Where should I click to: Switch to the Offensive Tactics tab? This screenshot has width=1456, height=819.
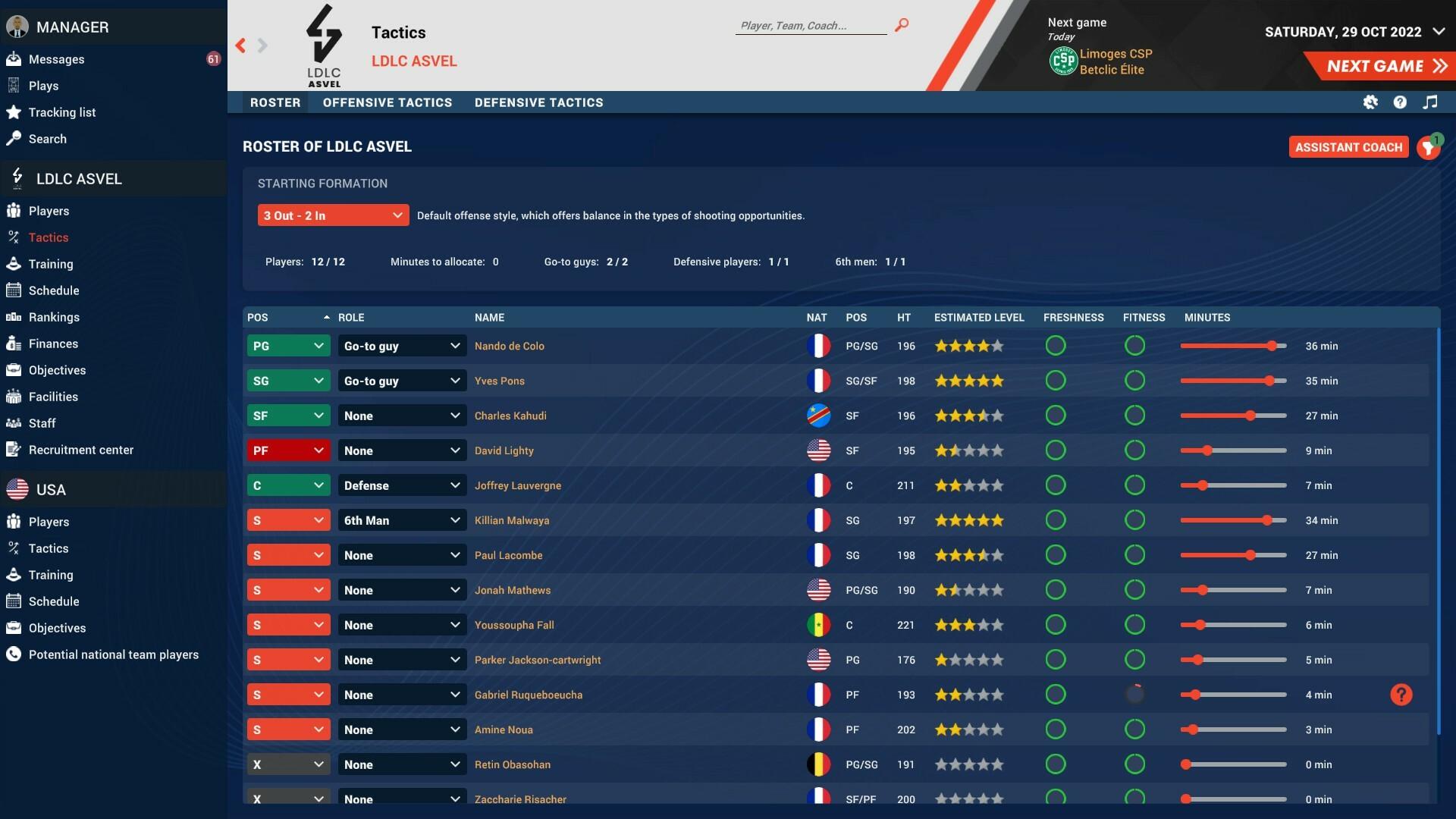pyautogui.click(x=388, y=102)
